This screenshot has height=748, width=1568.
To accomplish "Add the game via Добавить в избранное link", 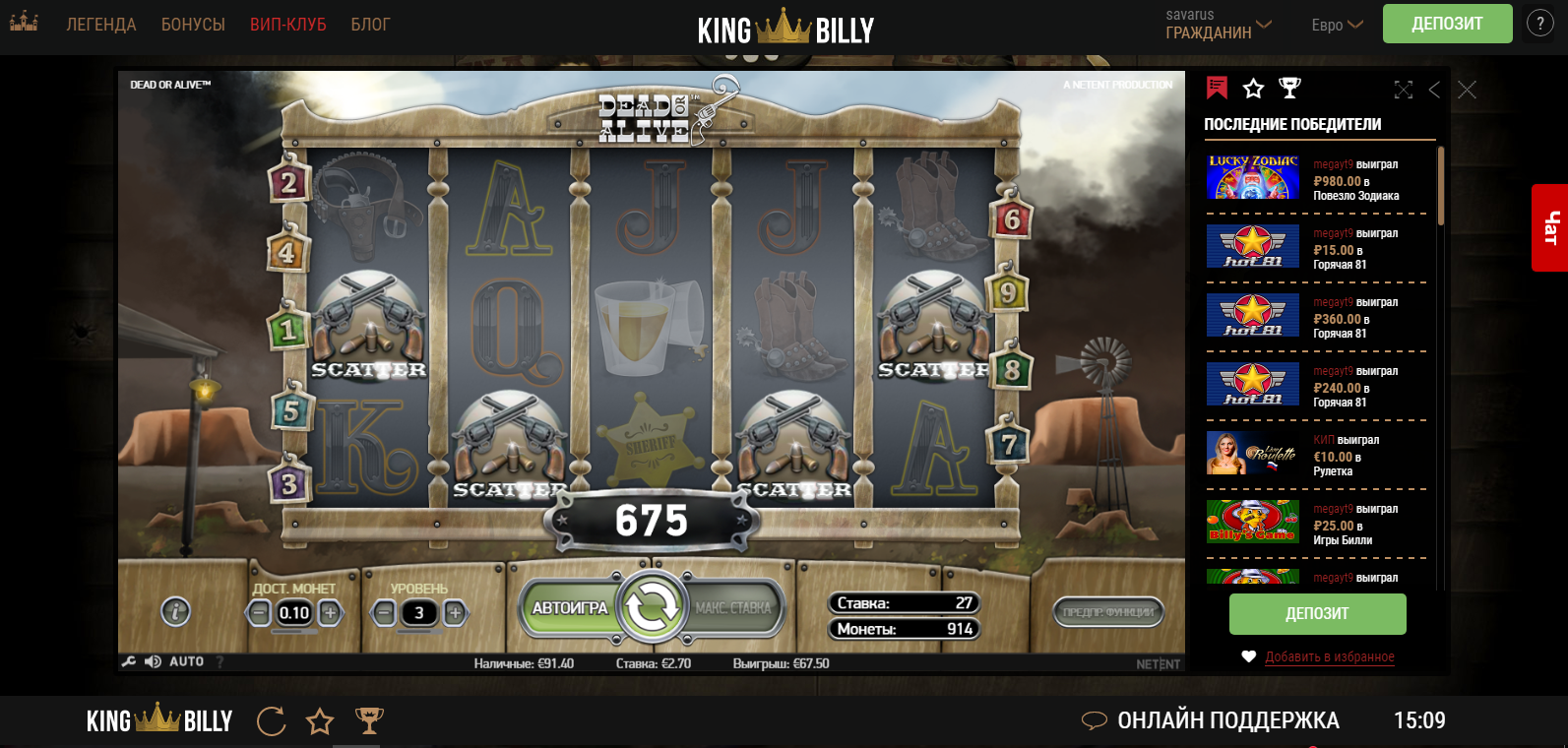I will pyautogui.click(x=1329, y=656).
